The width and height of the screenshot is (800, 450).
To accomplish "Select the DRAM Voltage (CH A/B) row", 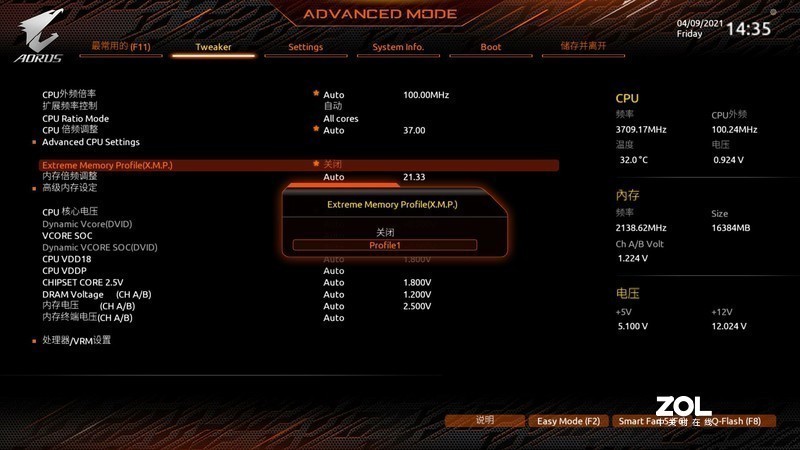I will (x=96, y=294).
